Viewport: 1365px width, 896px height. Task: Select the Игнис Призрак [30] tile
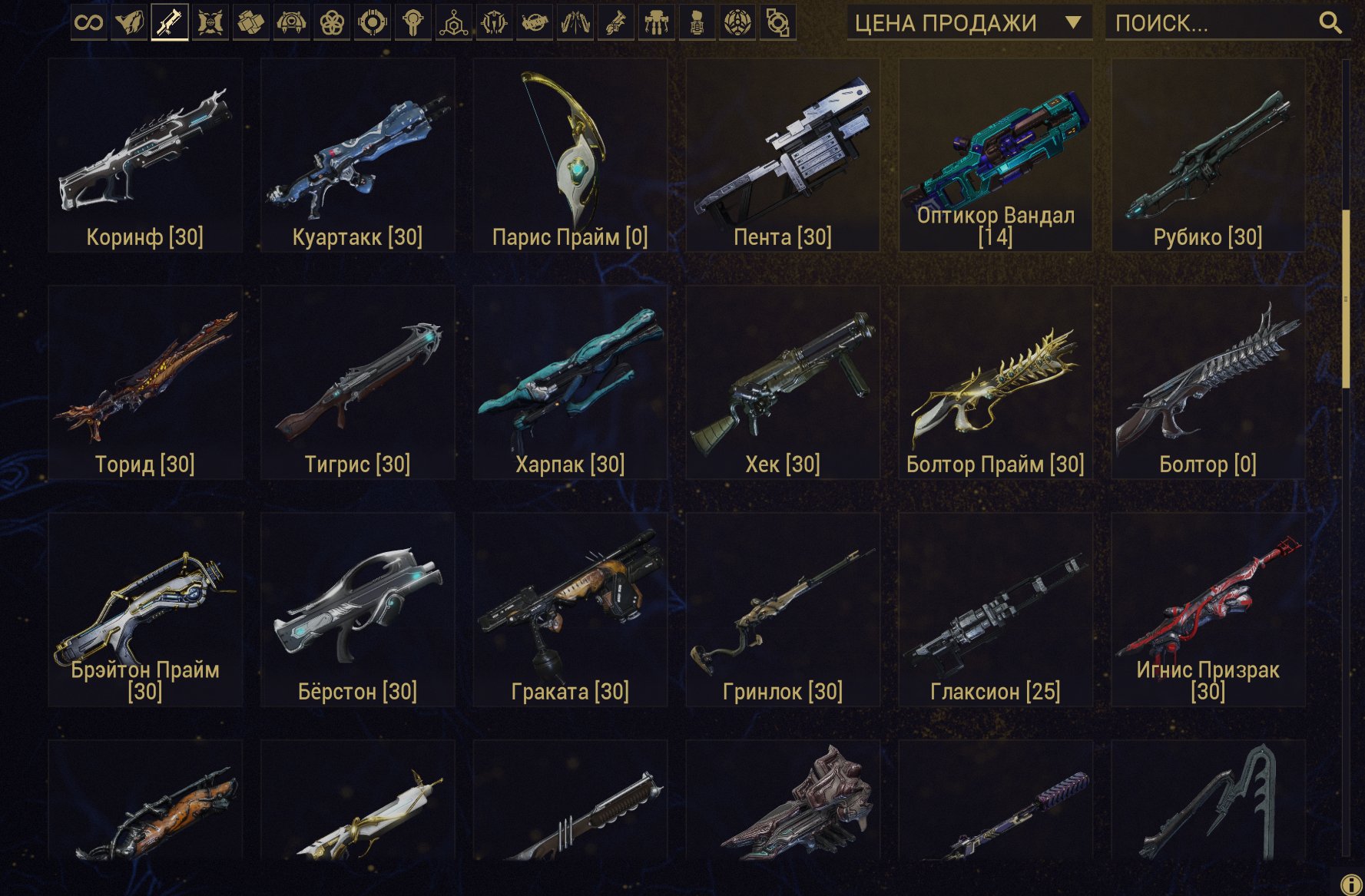point(1208,610)
